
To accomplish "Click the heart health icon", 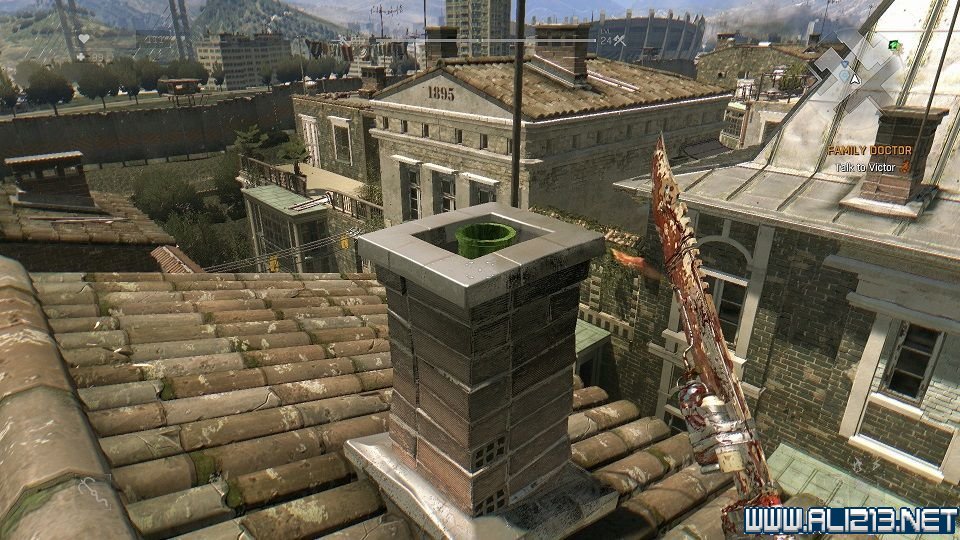I will [85, 38].
